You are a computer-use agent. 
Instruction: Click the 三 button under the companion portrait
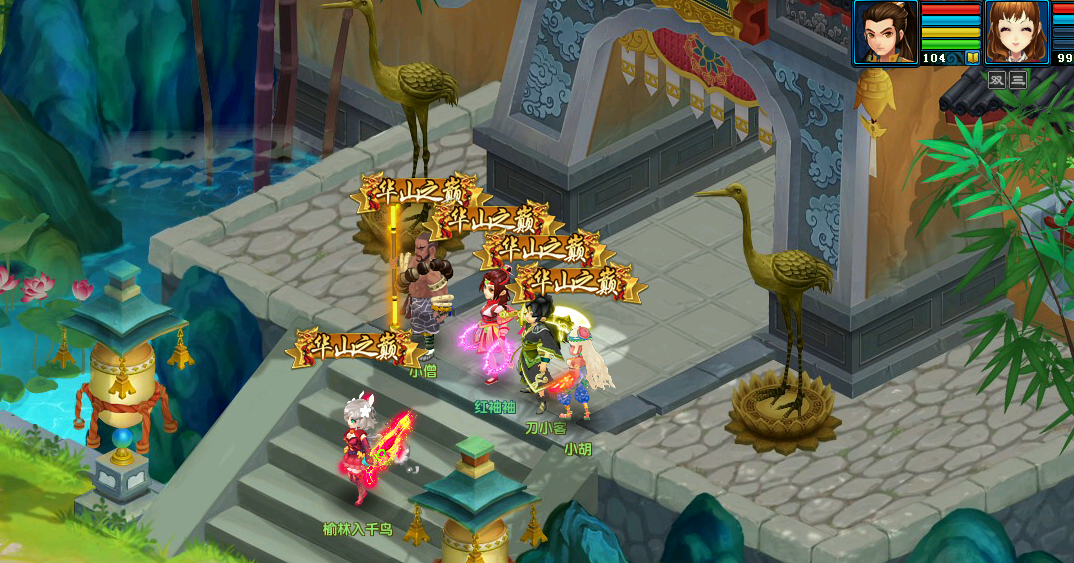[1018, 80]
